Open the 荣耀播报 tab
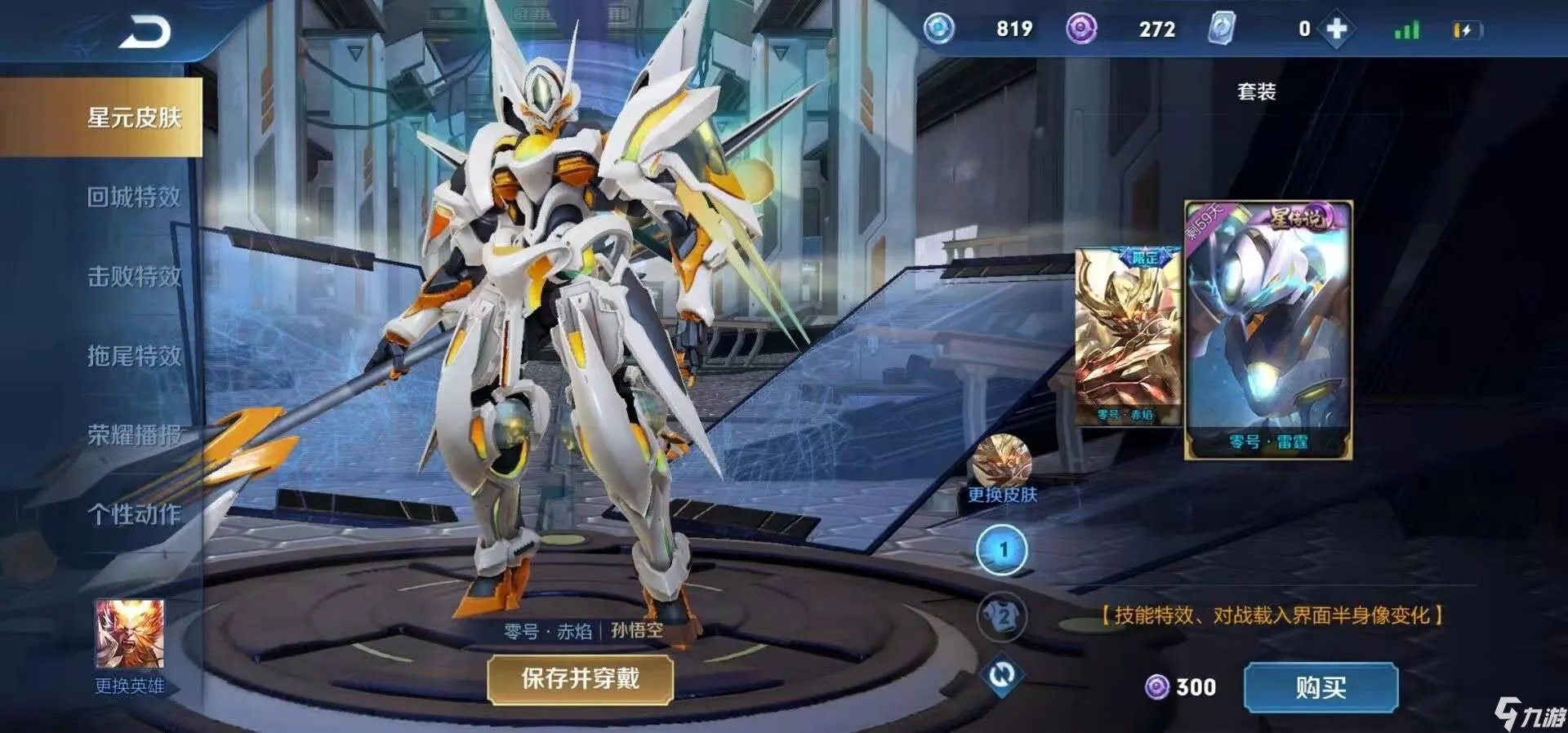This screenshot has height=733, width=1568. (134, 435)
